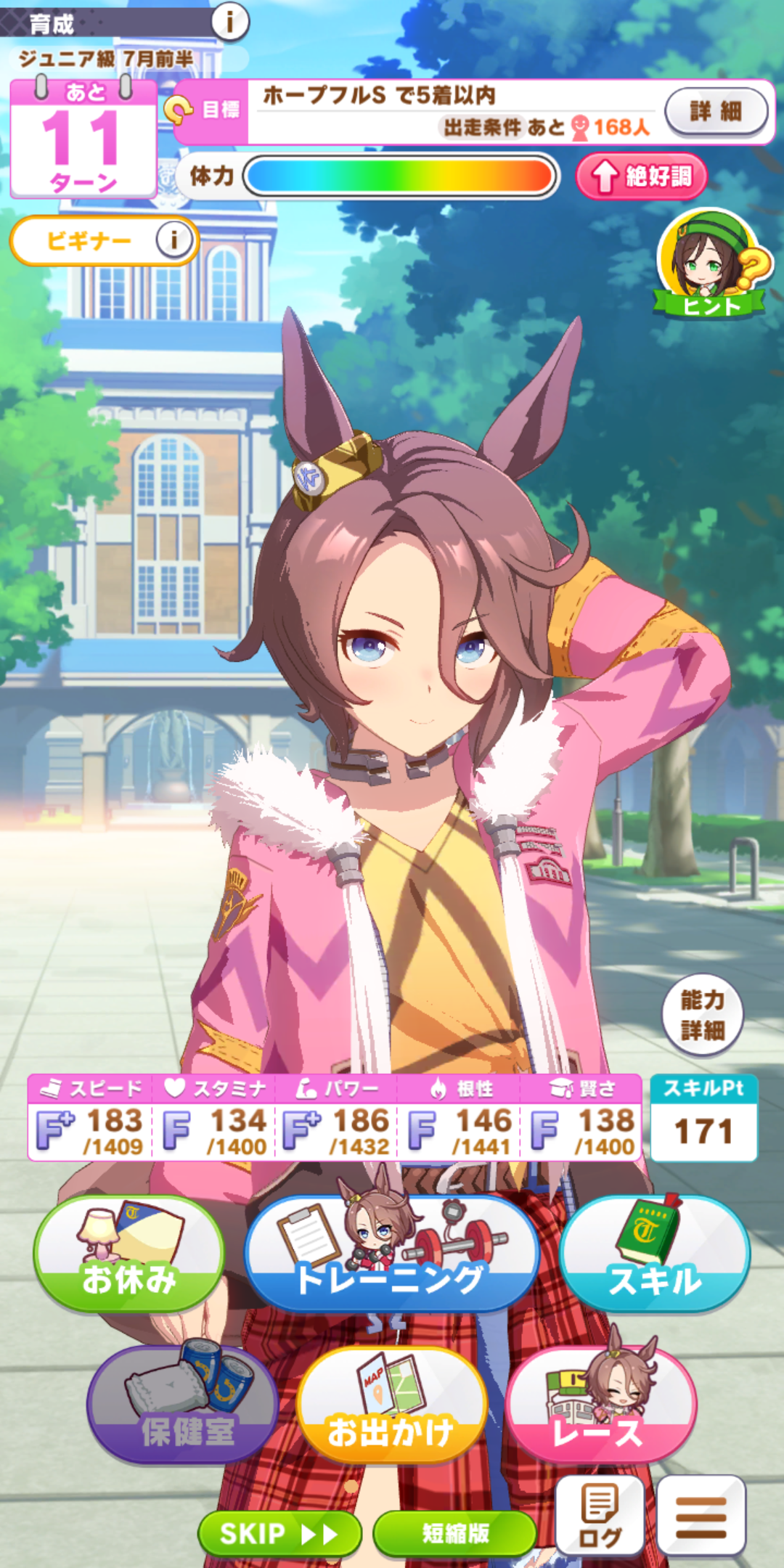Select お出かけ outing option
The width and height of the screenshot is (784, 1568).
coord(391,1405)
